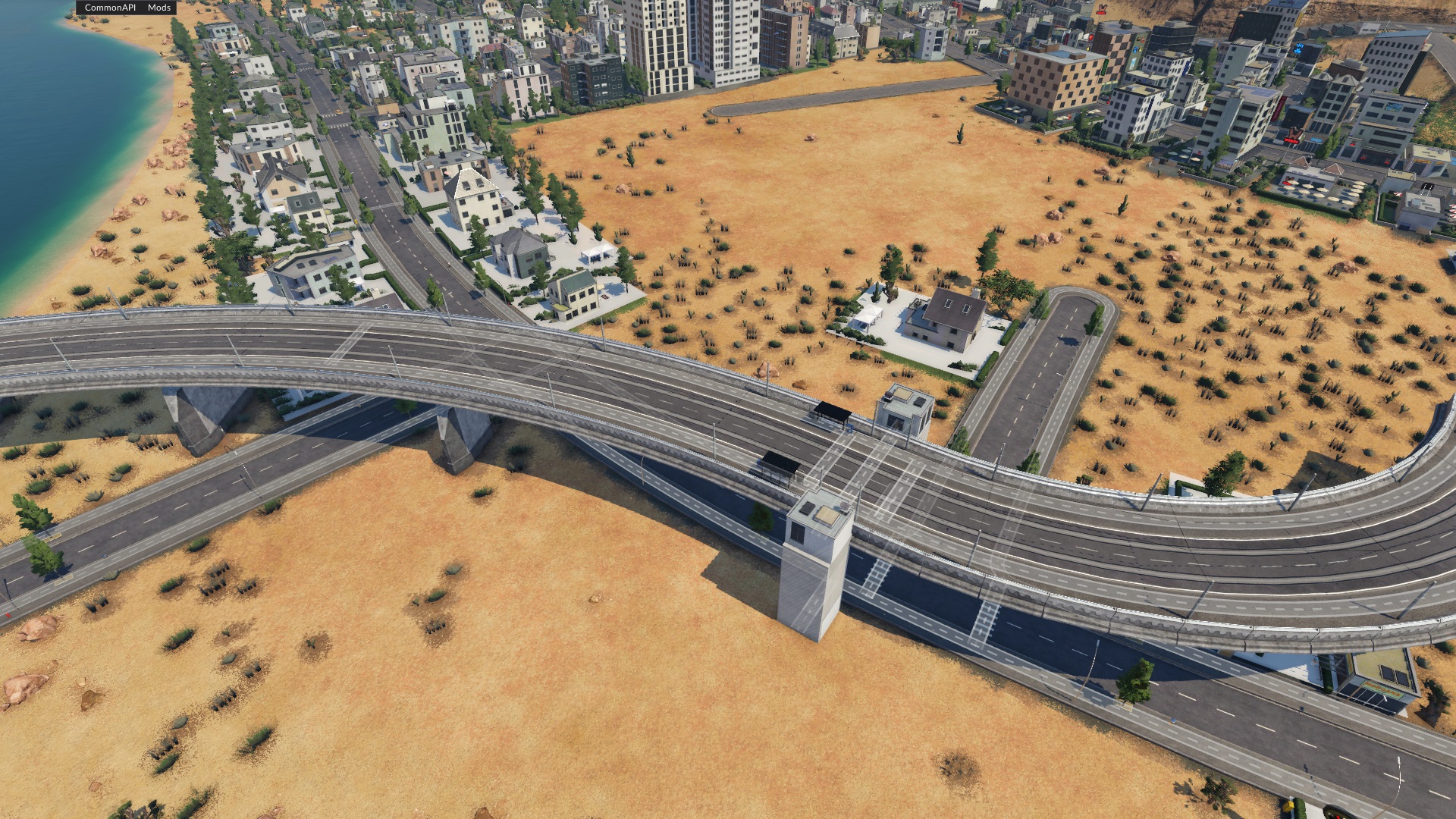Open the Mods menu
Image resolution: width=1456 pixels, height=819 pixels.
tap(159, 8)
